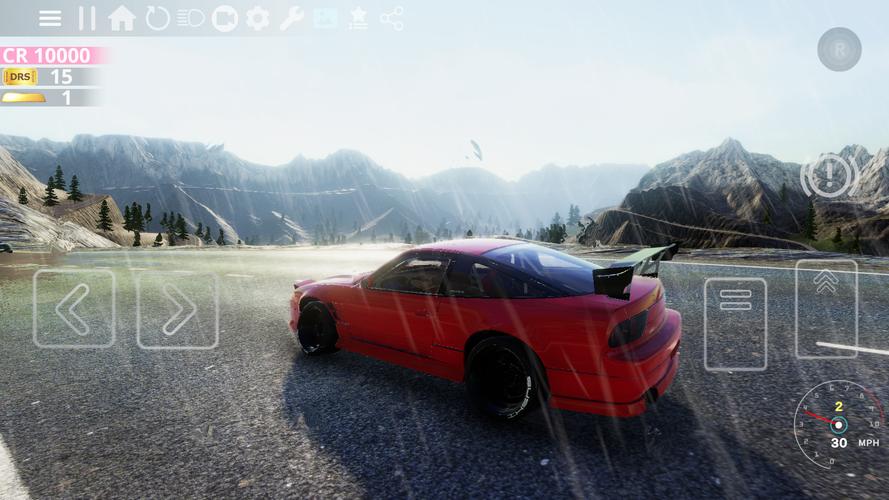
Task: Open the gear settings
Action: coord(258,18)
